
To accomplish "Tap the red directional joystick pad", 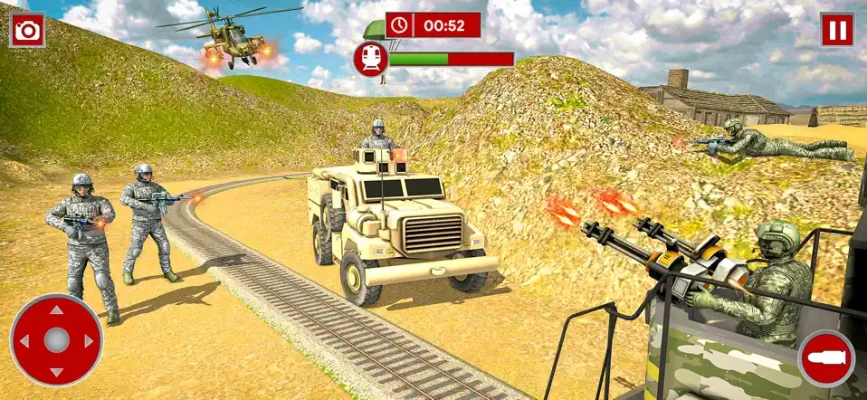I will pos(56,340).
